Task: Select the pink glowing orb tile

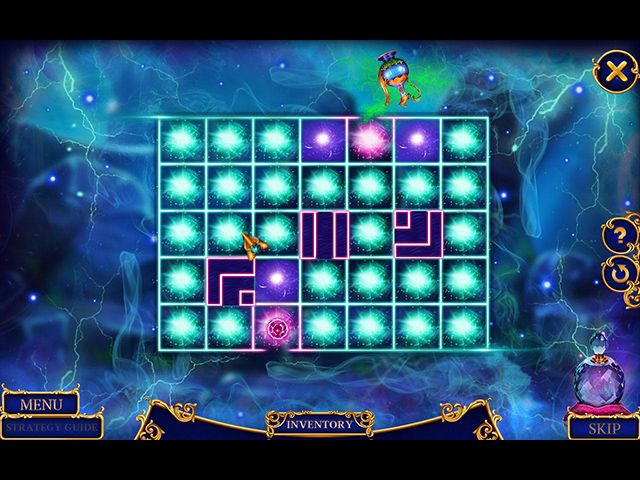Action: click(370, 139)
